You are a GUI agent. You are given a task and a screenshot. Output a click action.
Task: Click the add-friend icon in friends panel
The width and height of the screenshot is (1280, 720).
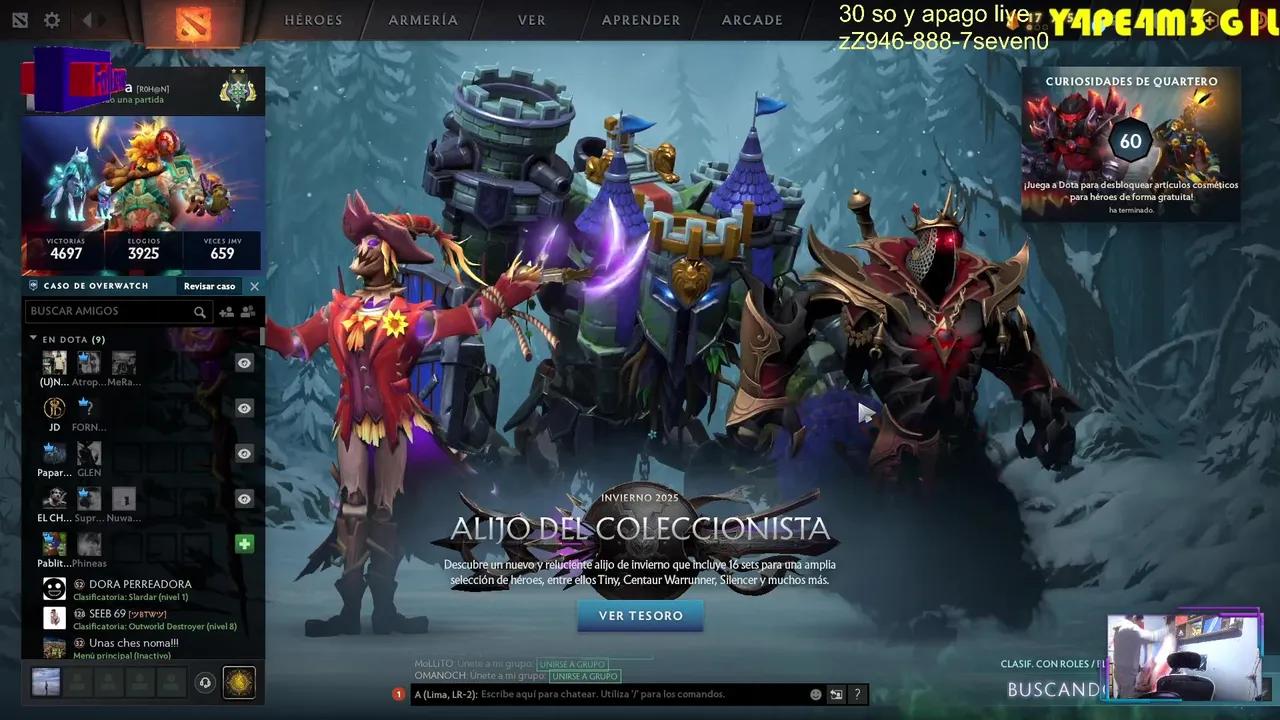226,311
